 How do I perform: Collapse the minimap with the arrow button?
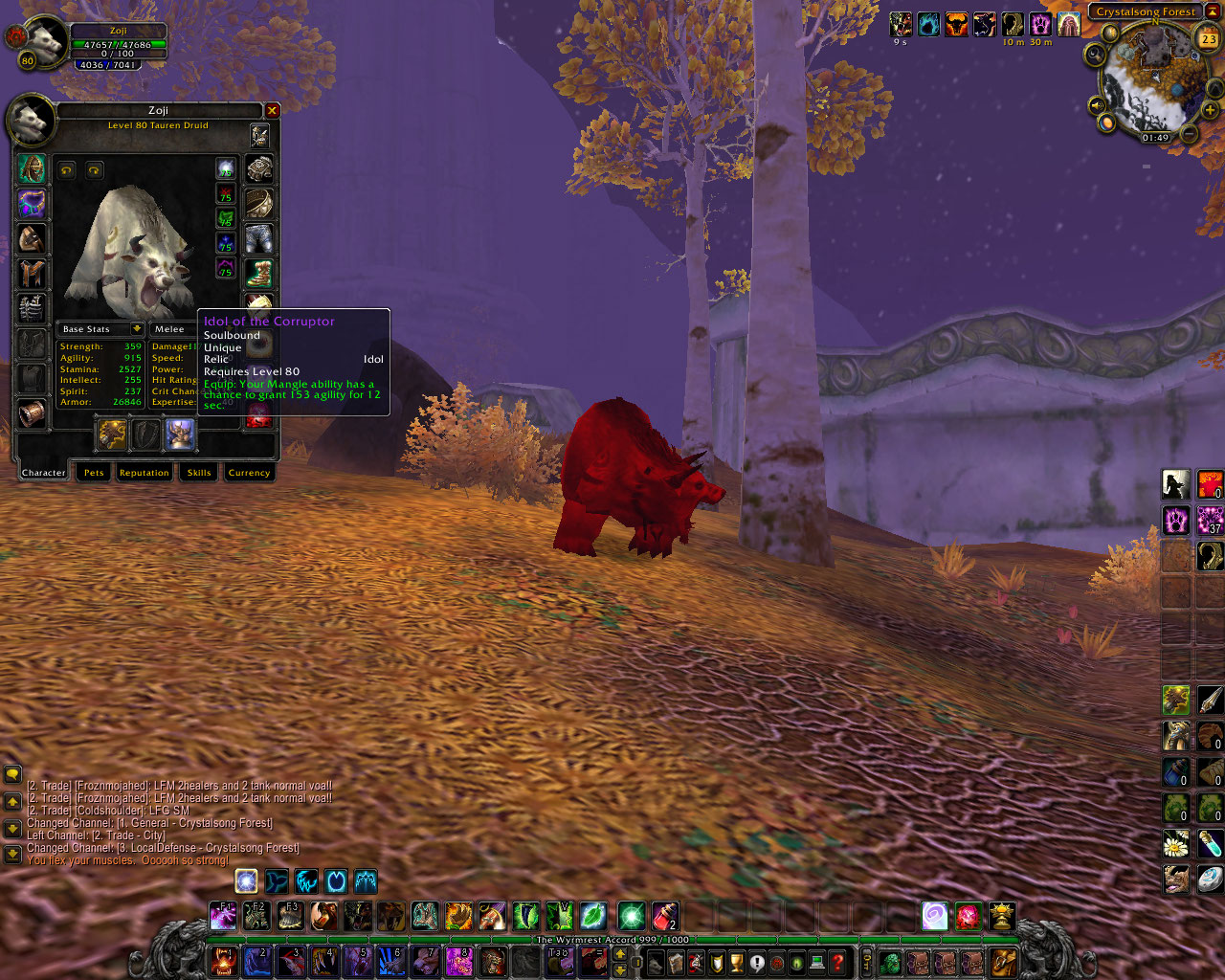pos(1213,11)
